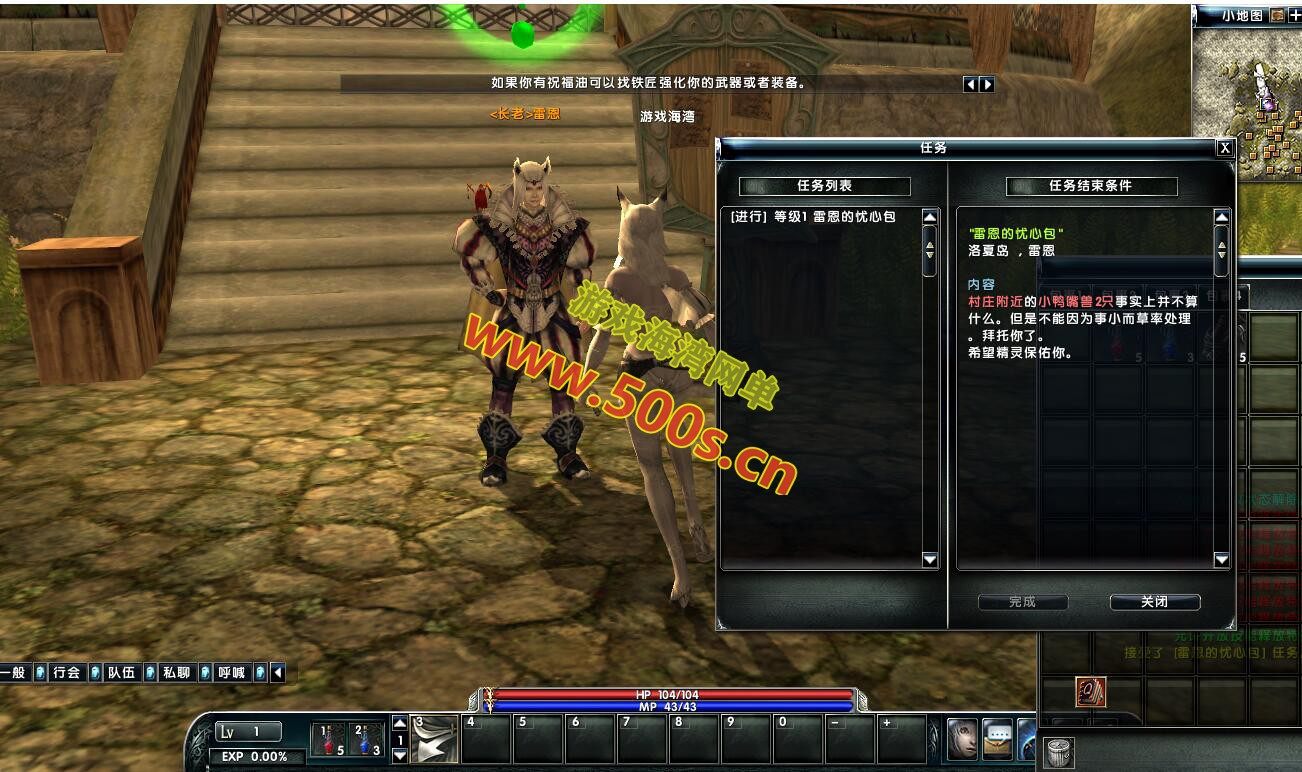
Task: Switch hotbar page with the down arrow
Action: coord(400,756)
